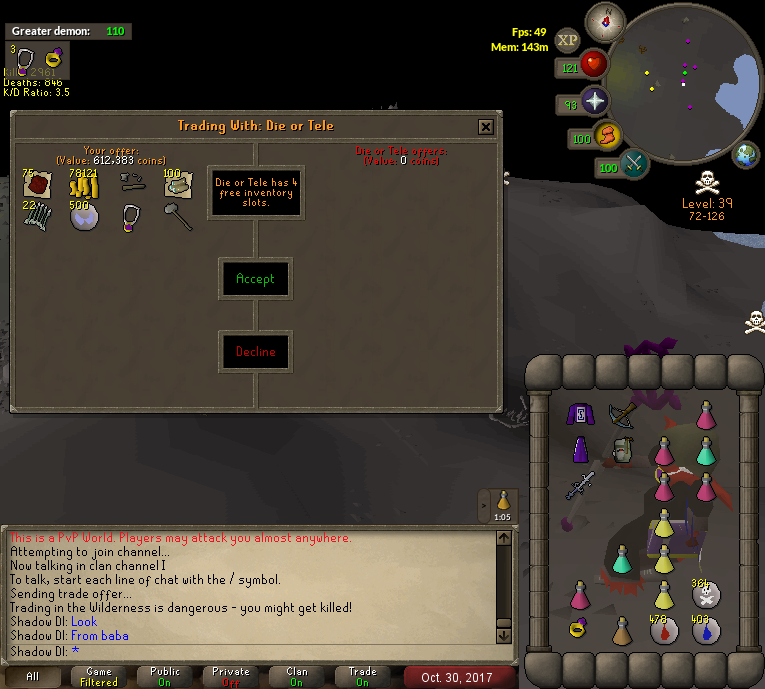Accept the trade offer

[x=255, y=279]
